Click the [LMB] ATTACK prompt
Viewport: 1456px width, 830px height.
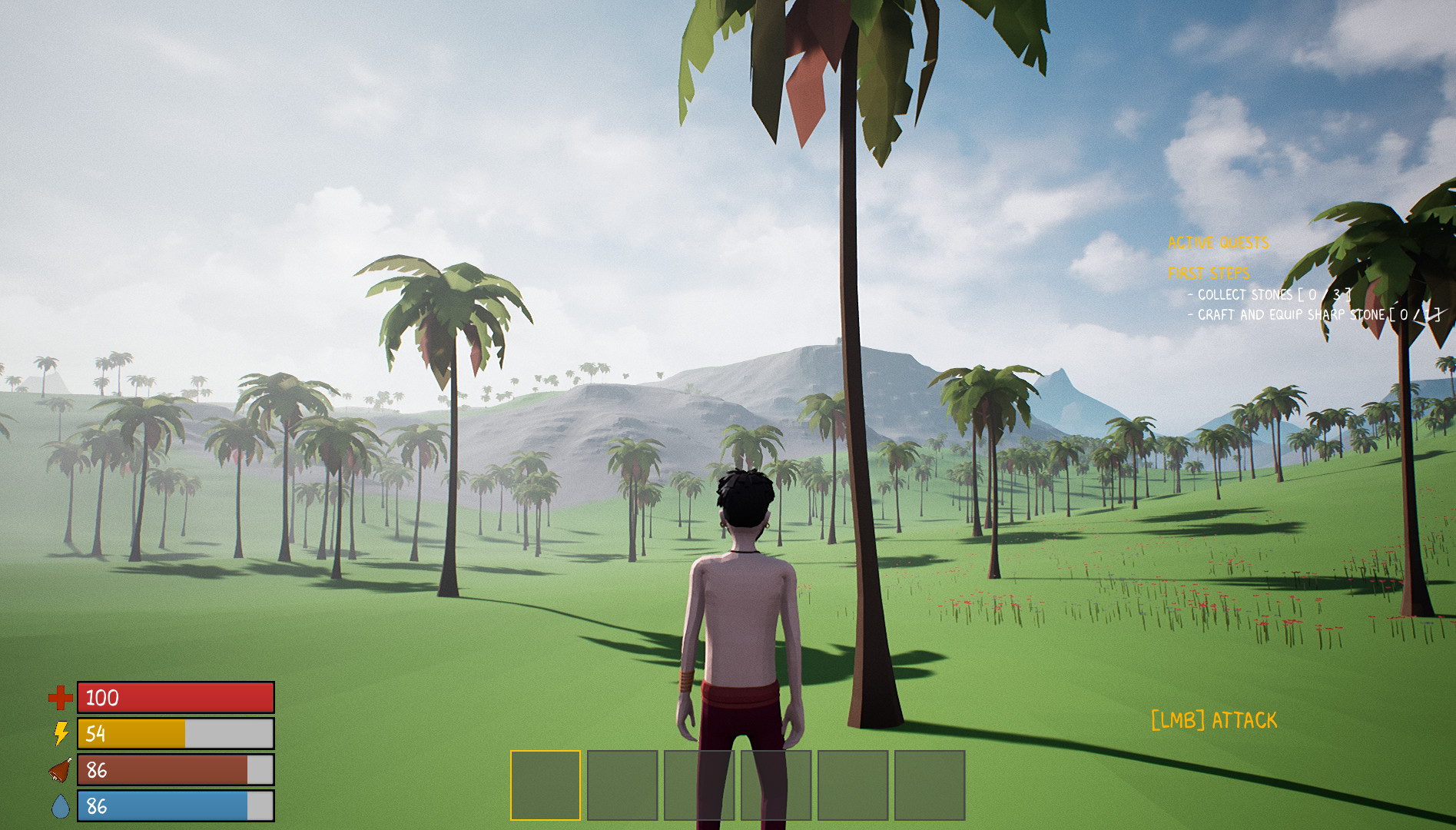[x=1214, y=719]
